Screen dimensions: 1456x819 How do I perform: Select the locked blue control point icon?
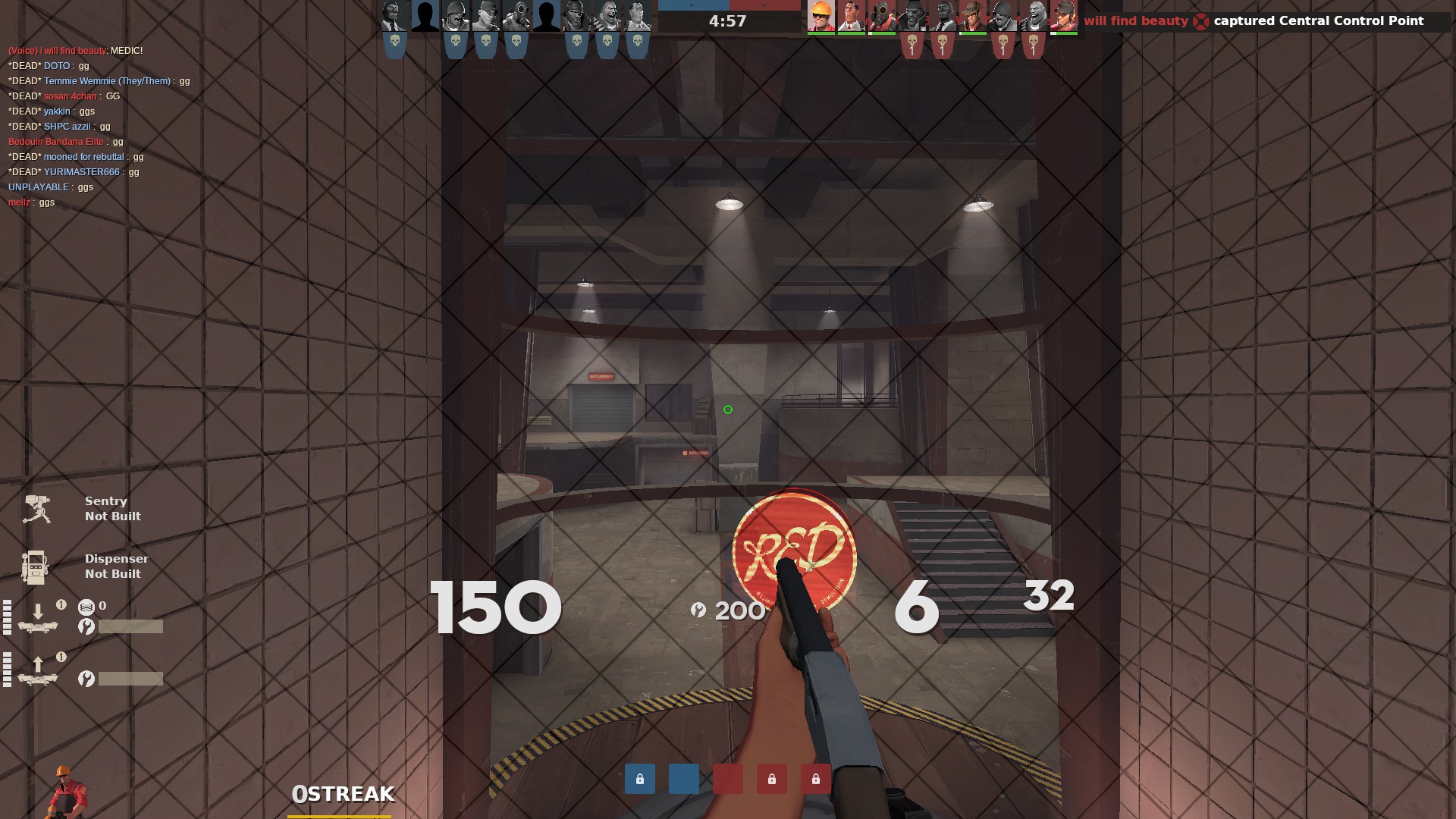click(x=640, y=779)
